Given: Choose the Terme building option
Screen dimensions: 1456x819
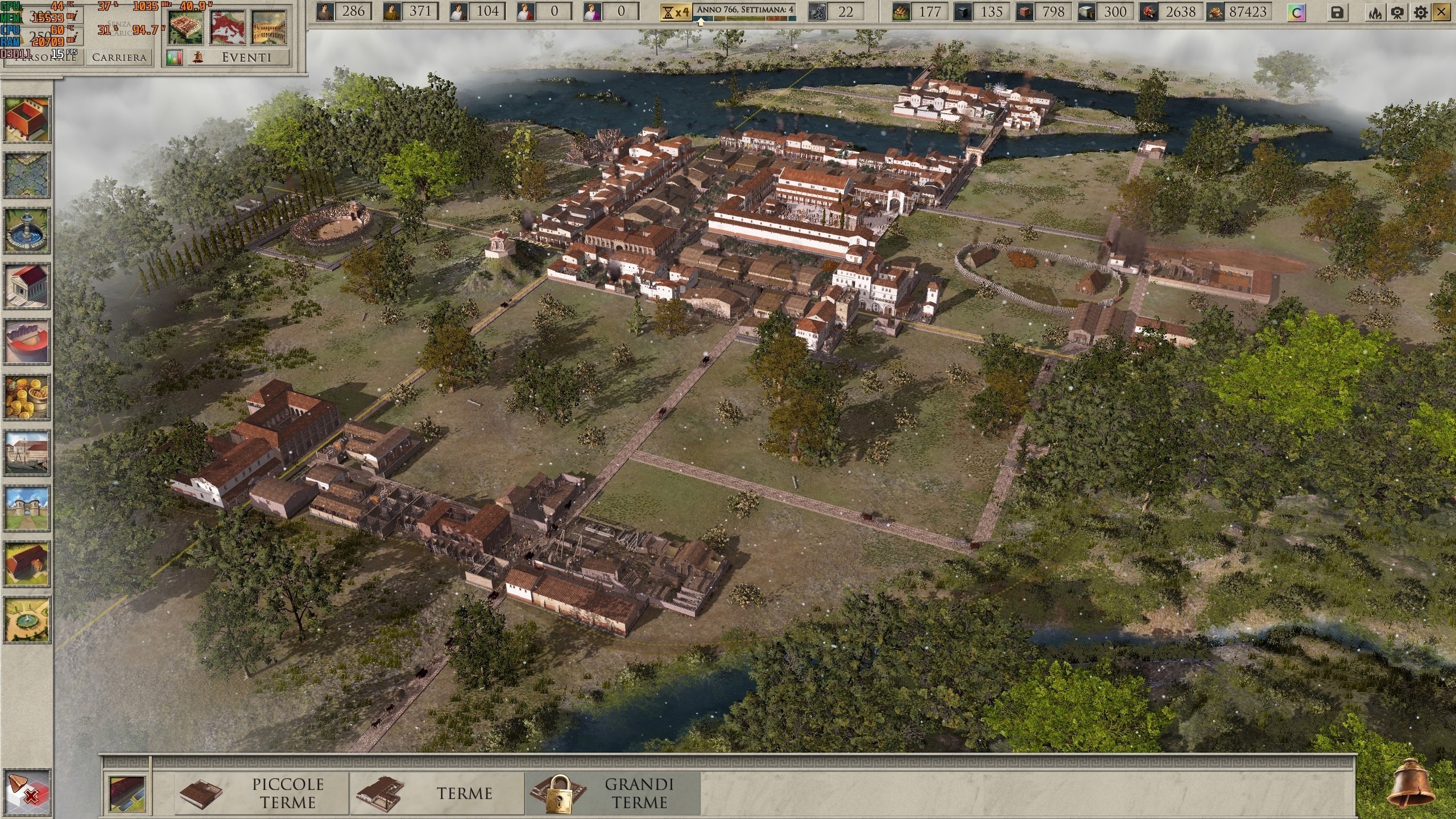Looking at the screenshot, I should (437, 793).
